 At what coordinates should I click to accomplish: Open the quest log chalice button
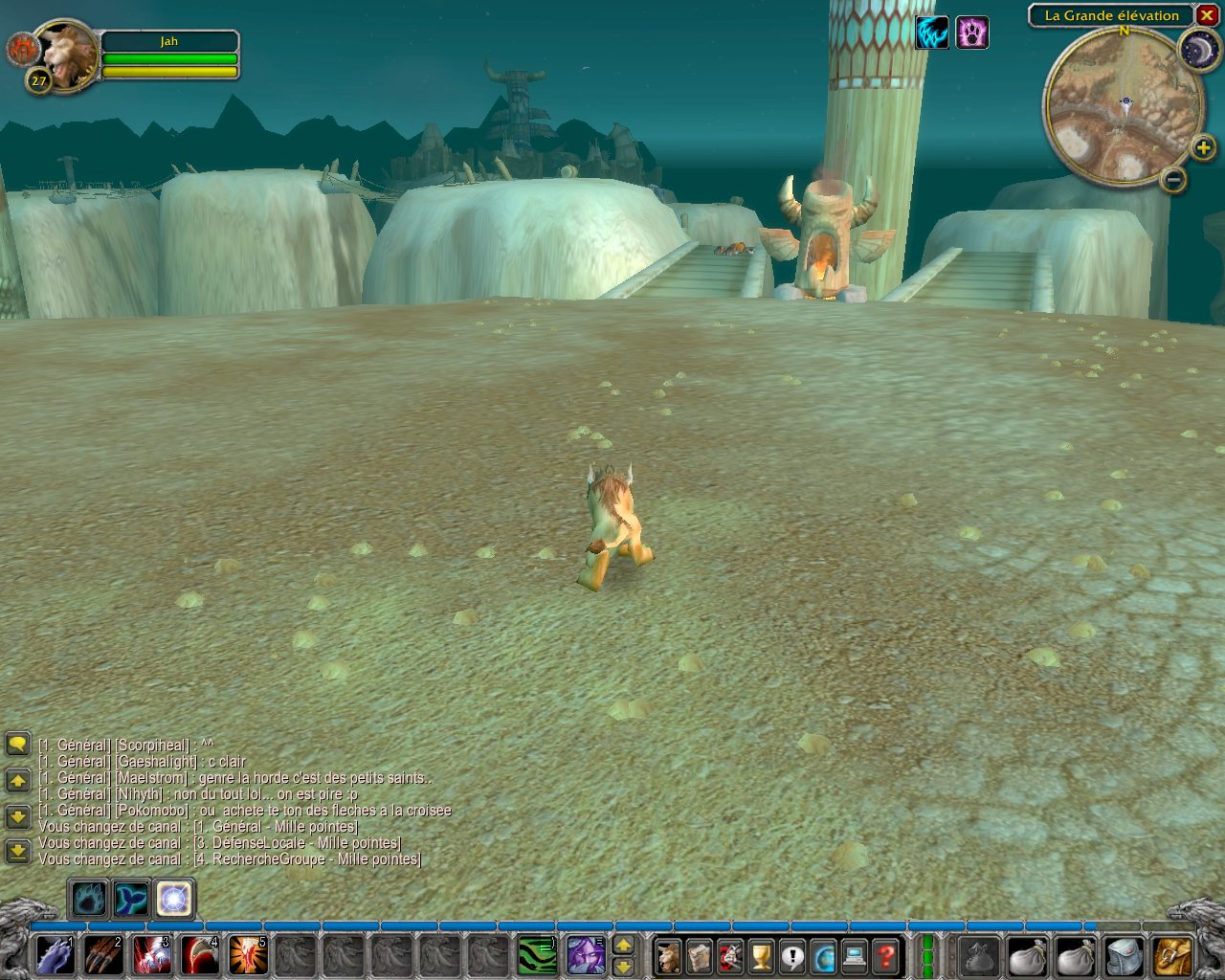761,956
